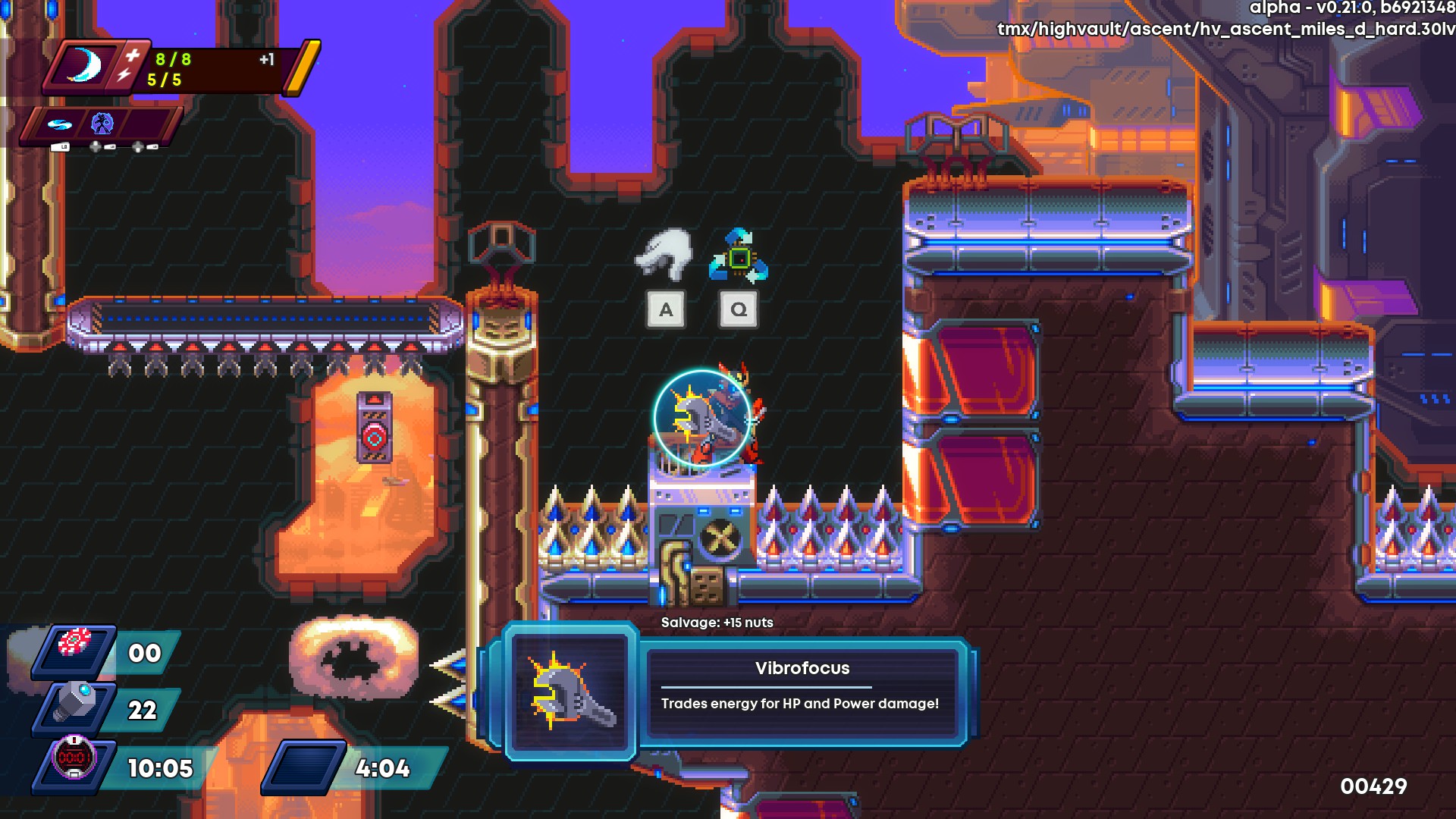The width and height of the screenshot is (1456, 819).
Task: Click the Vibrofocus wrench icon in tooltip
Action: [571, 691]
